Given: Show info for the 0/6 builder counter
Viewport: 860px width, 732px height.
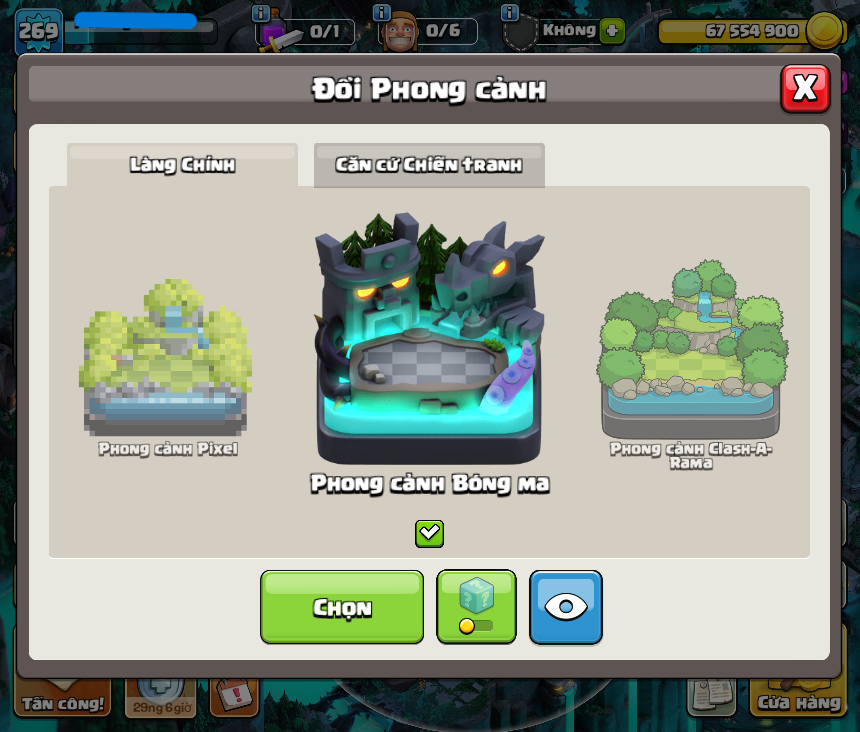Looking at the screenshot, I should point(381,13).
